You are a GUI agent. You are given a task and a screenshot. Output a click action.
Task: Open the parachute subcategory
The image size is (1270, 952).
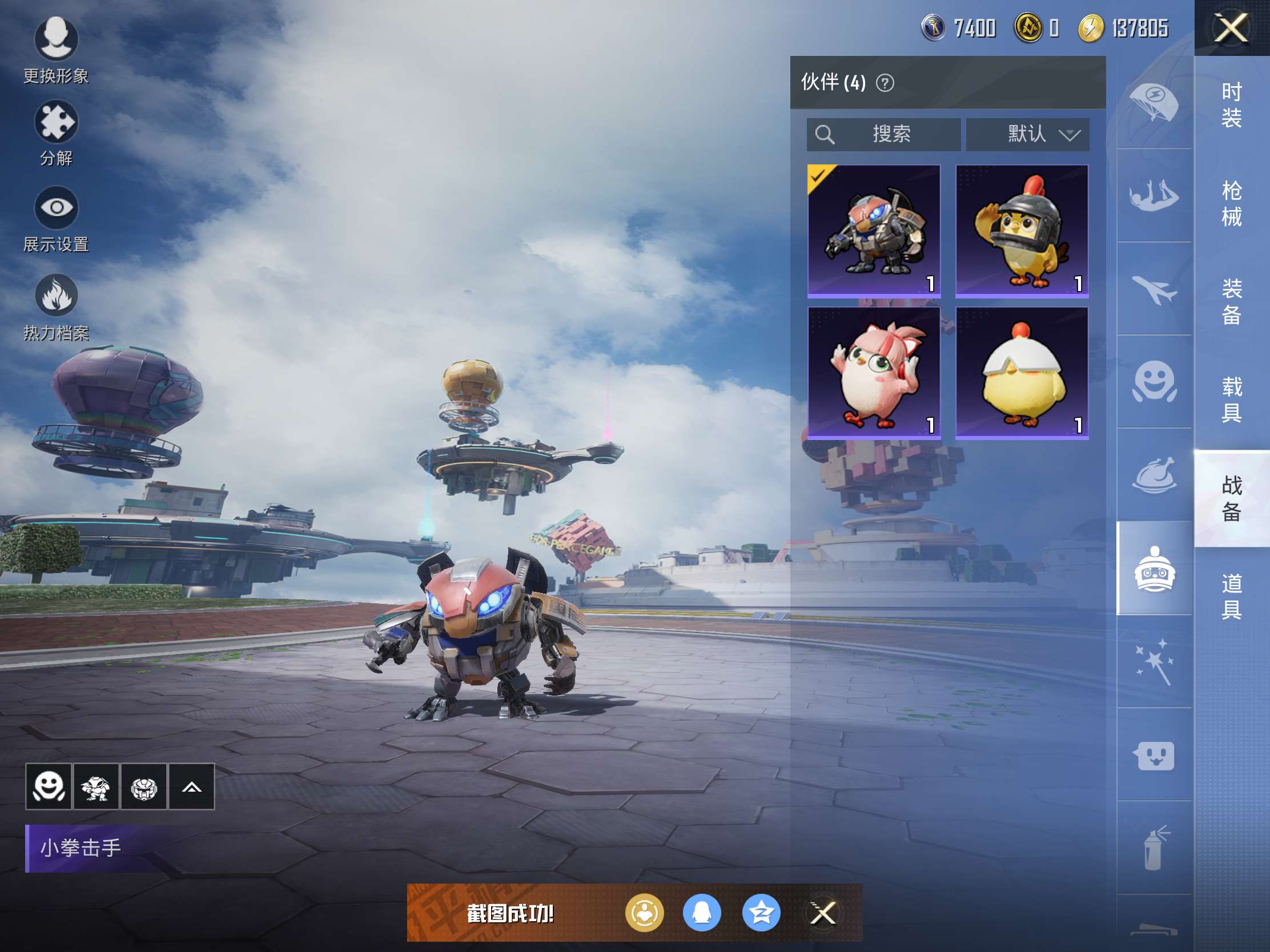coord(1154,102)
